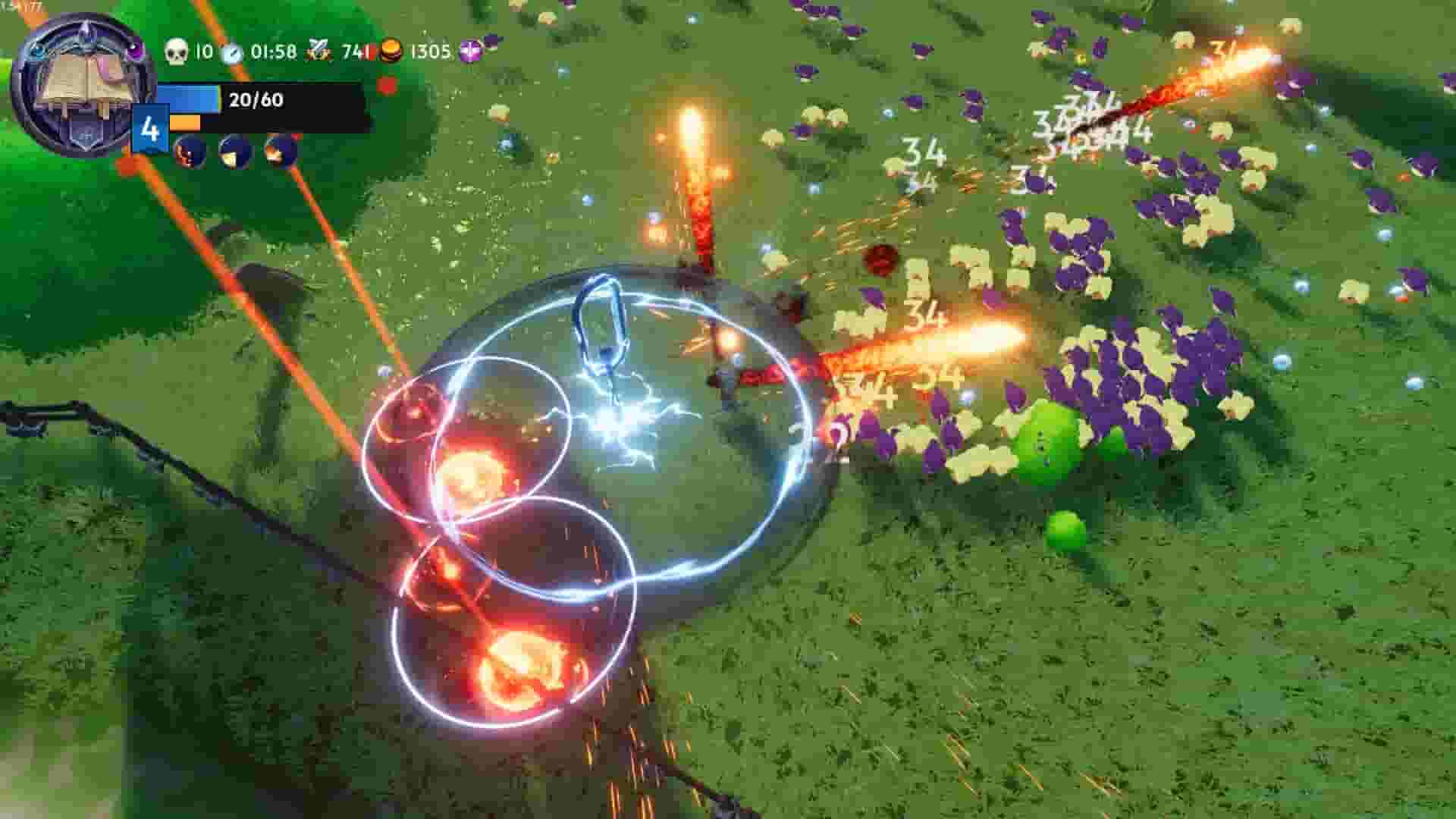
Task: Click the 01:58 timer text
Action: click(x=274, y=51)
